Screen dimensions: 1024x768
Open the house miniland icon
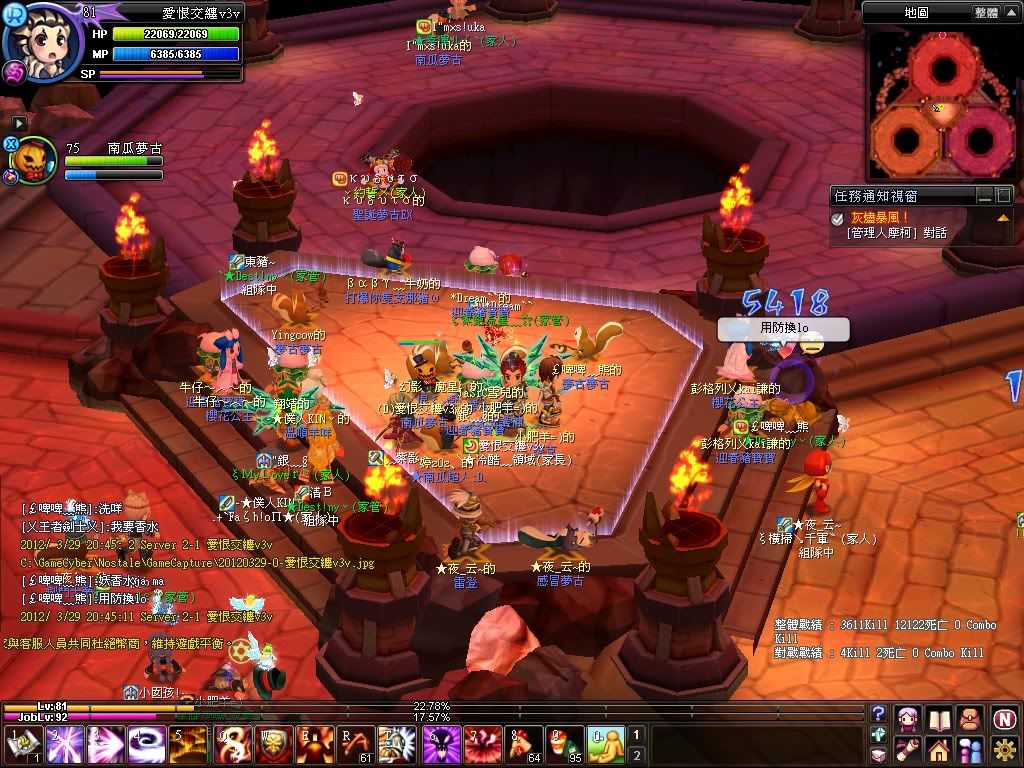point(939,749)
